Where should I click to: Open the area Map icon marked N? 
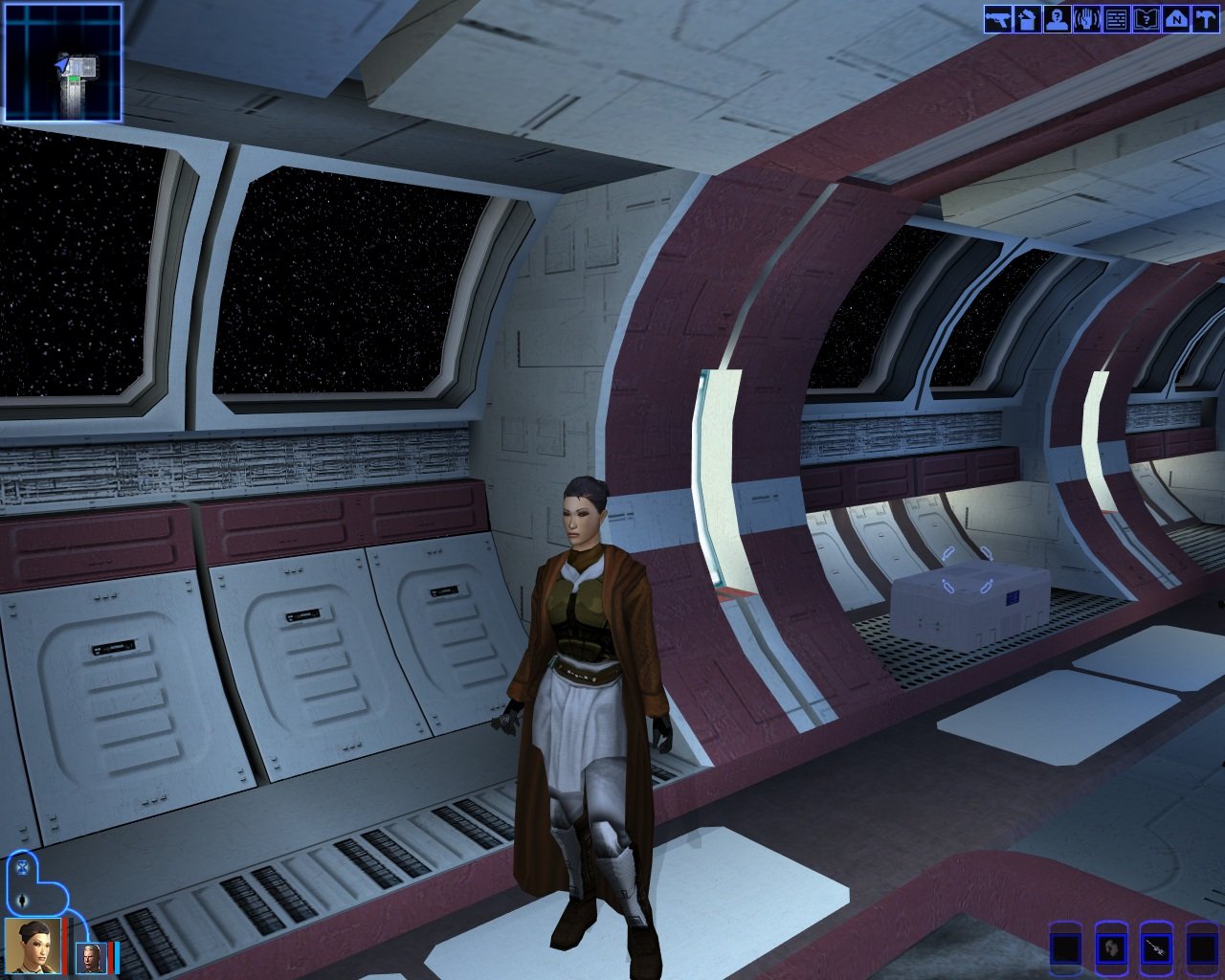click(1176, 19)
